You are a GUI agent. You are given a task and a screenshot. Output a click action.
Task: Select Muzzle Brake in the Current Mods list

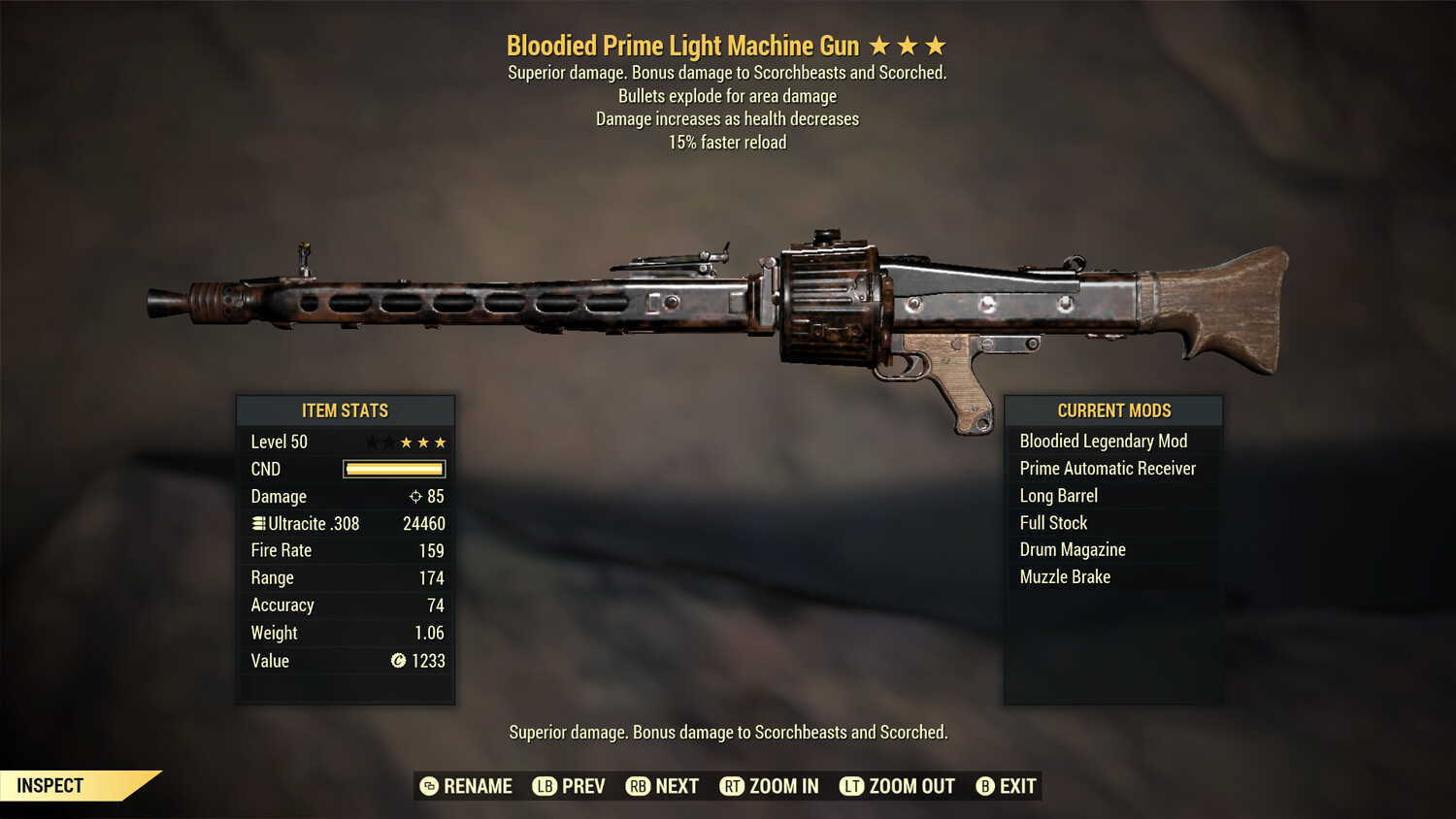pyautogui.click(x=1065, y=576)
